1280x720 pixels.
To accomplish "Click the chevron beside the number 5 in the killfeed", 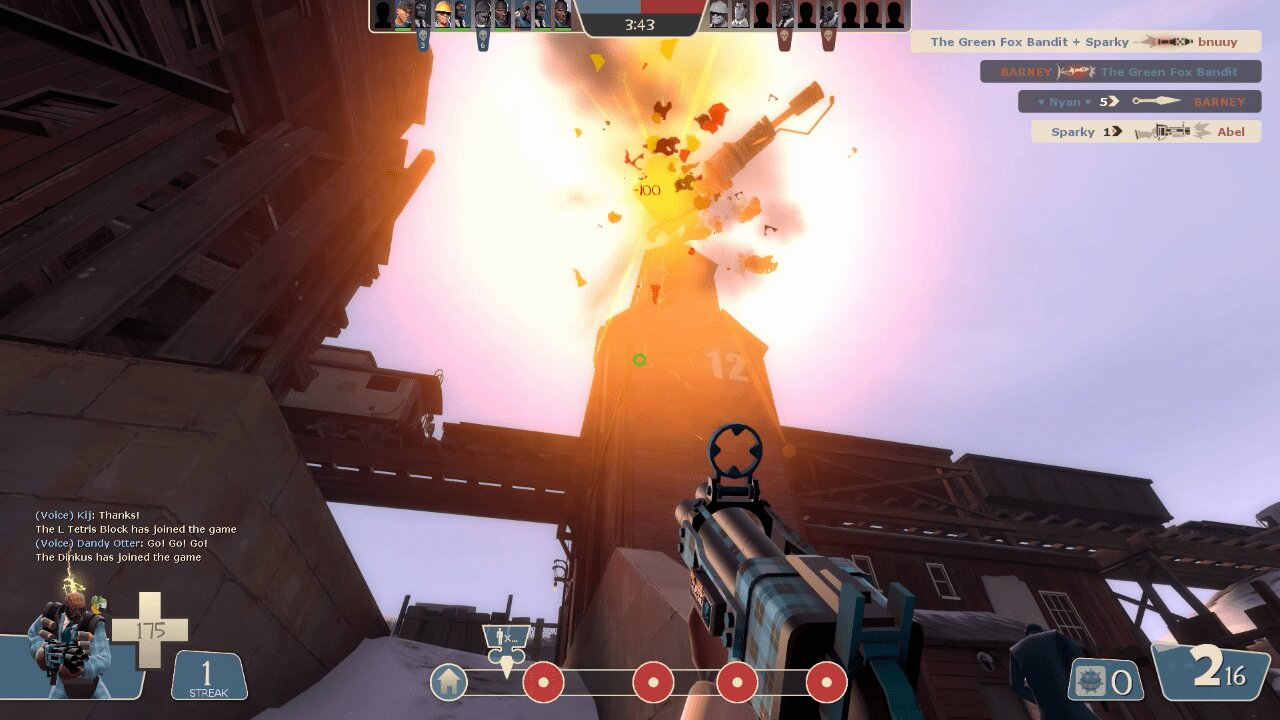I will point(1113,101).
